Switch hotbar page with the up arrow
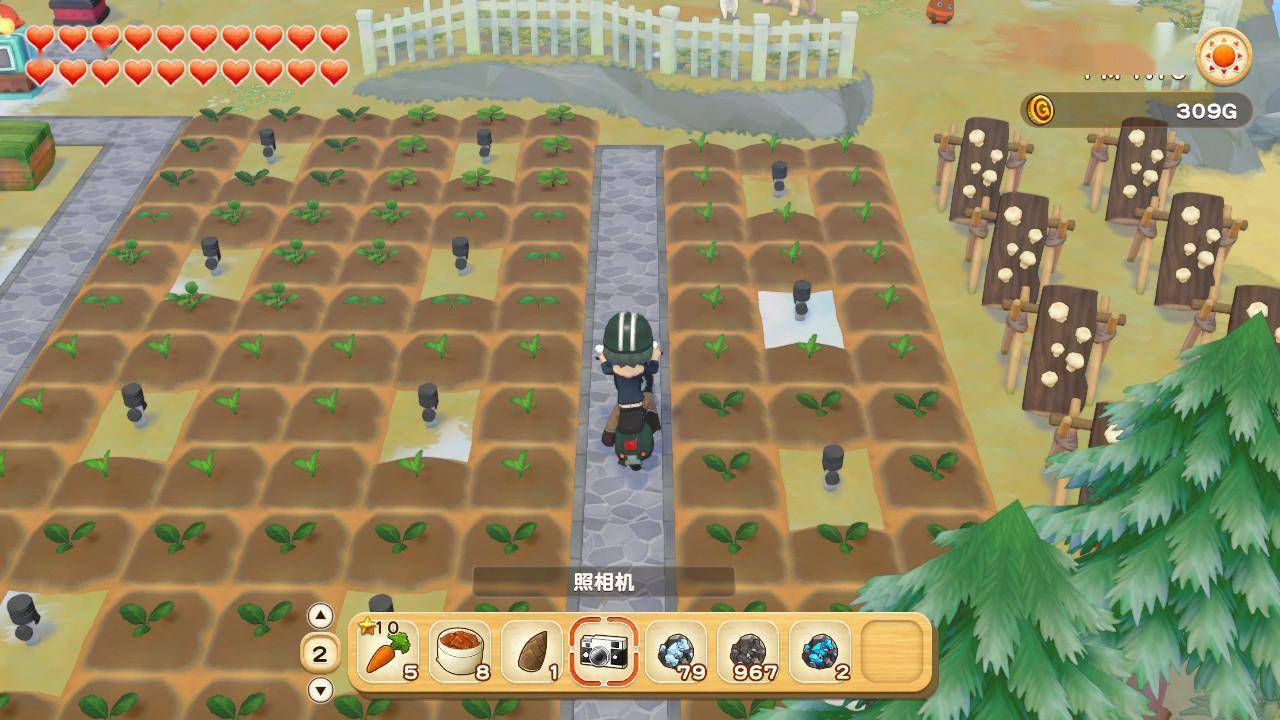 (x=320, y=615)
